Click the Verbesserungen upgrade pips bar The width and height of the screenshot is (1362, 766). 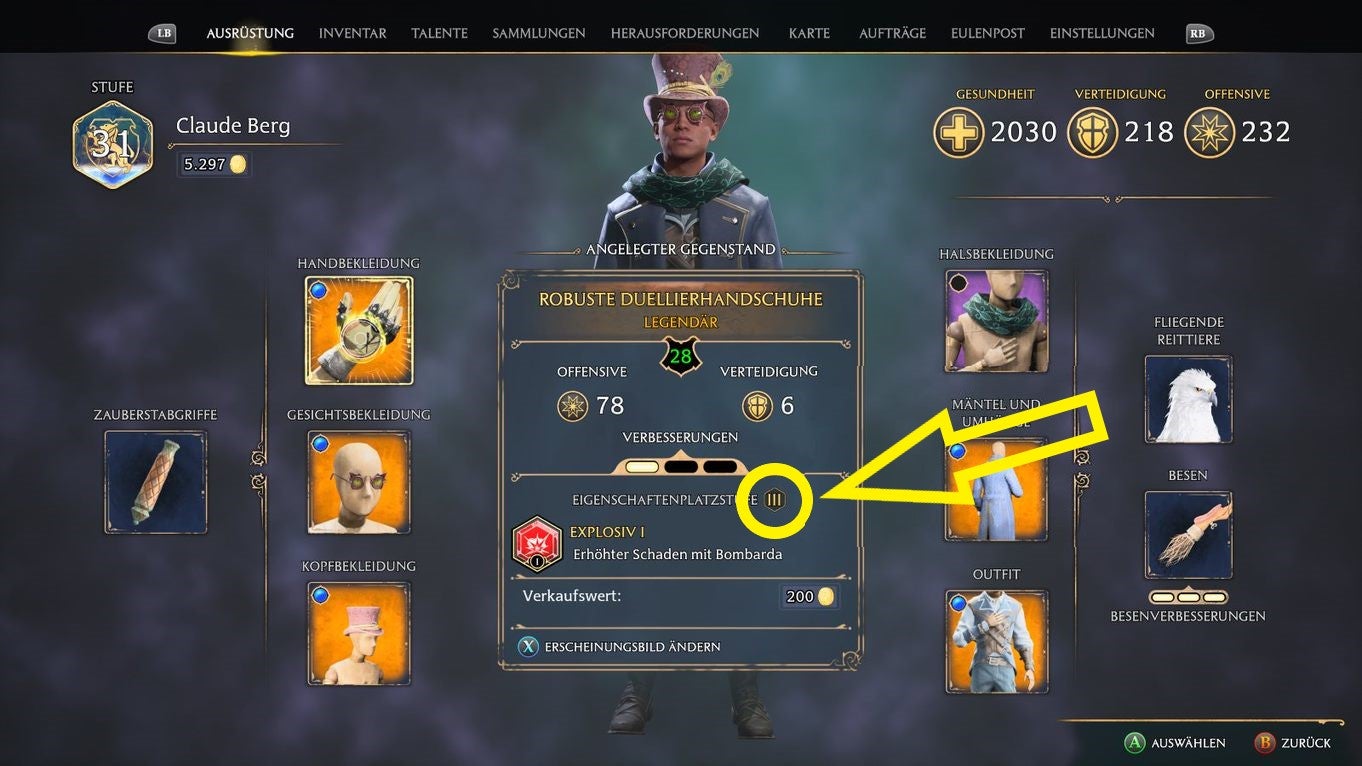680,464
